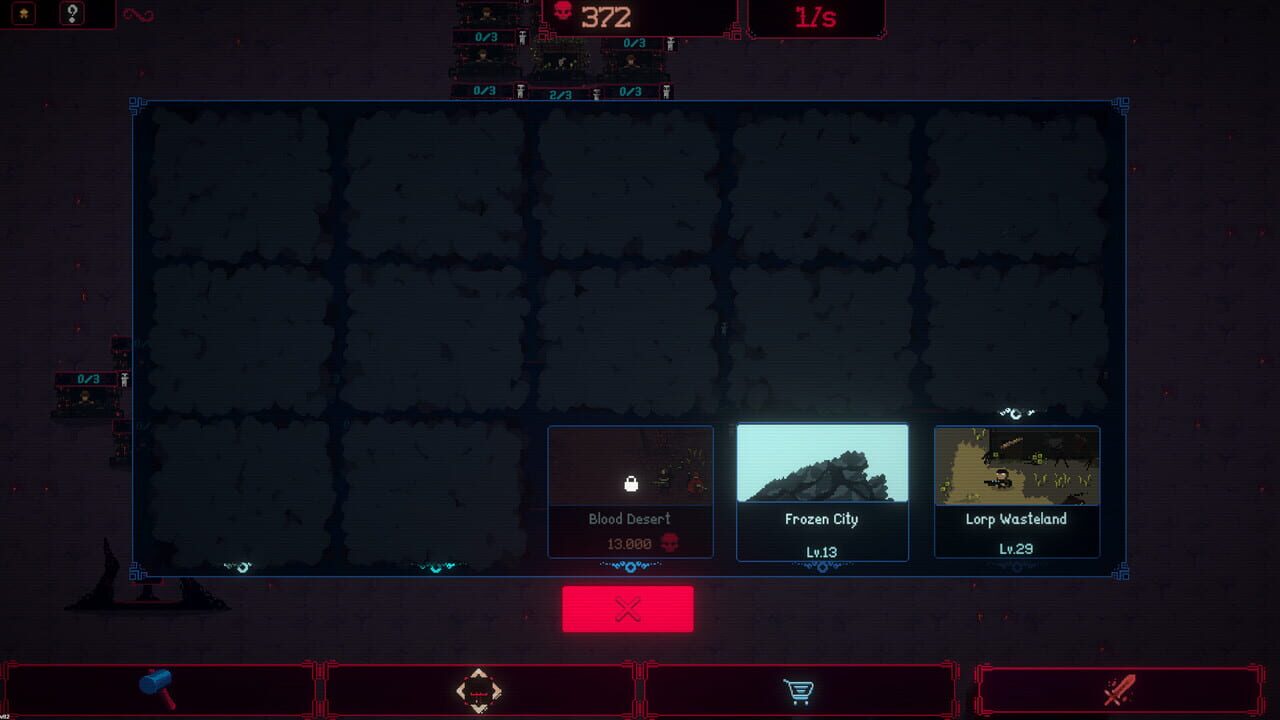
Task: Open the question mark help icon
Action: click(72, 14)
